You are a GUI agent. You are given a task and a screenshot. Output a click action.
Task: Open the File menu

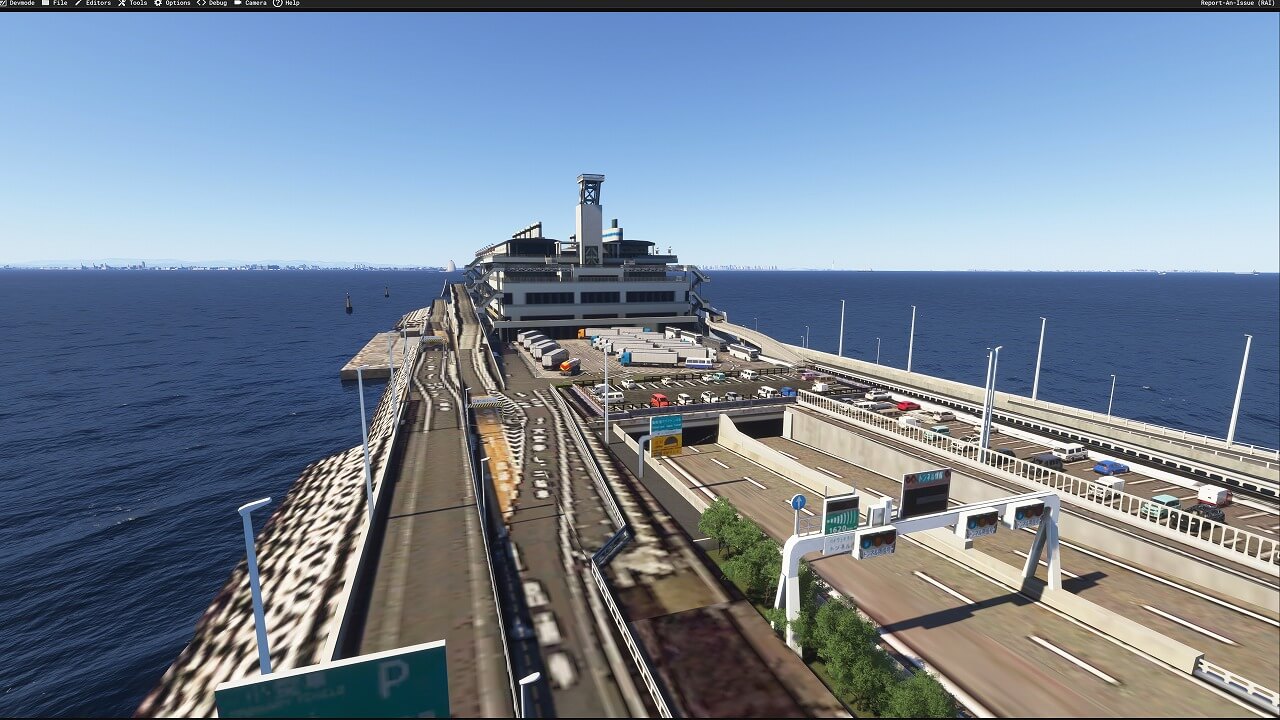(56, 3)
